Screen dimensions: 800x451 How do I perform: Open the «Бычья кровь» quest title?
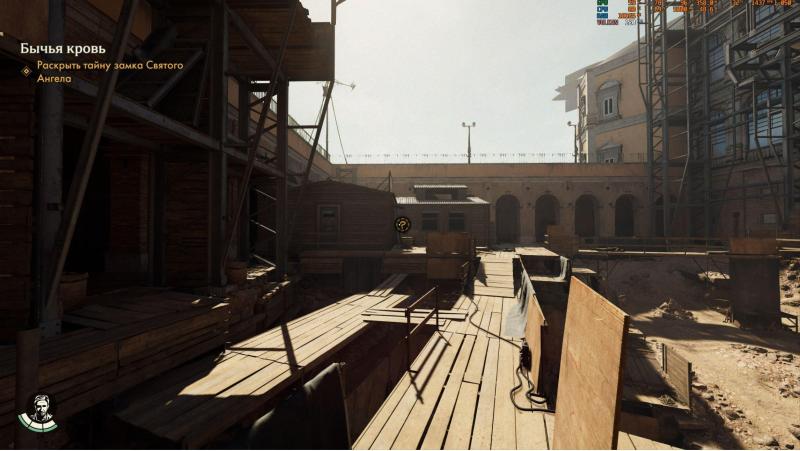61,48
